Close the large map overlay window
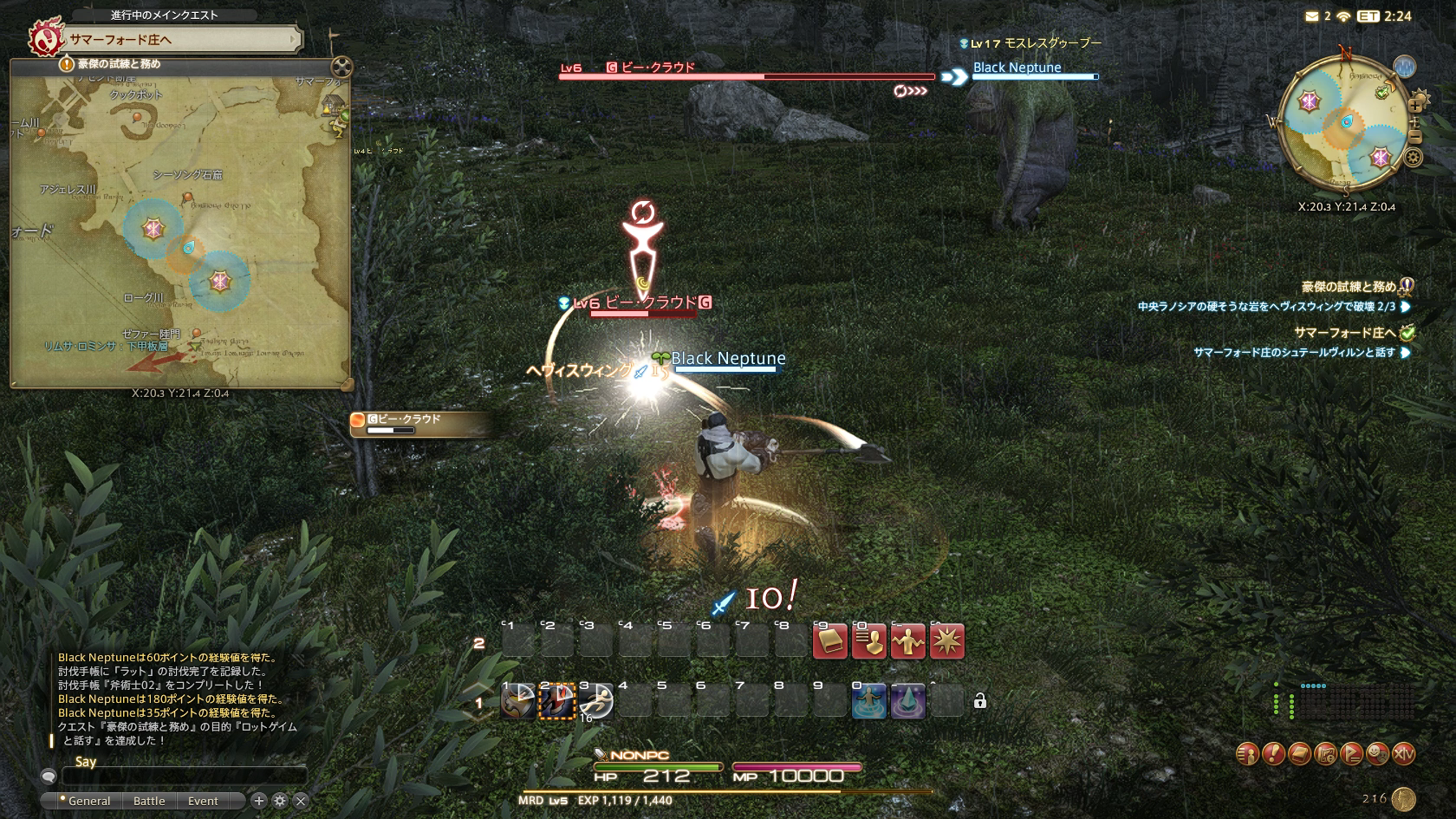The width and height of the screenshot is (1456, 819). pos(342,67)
